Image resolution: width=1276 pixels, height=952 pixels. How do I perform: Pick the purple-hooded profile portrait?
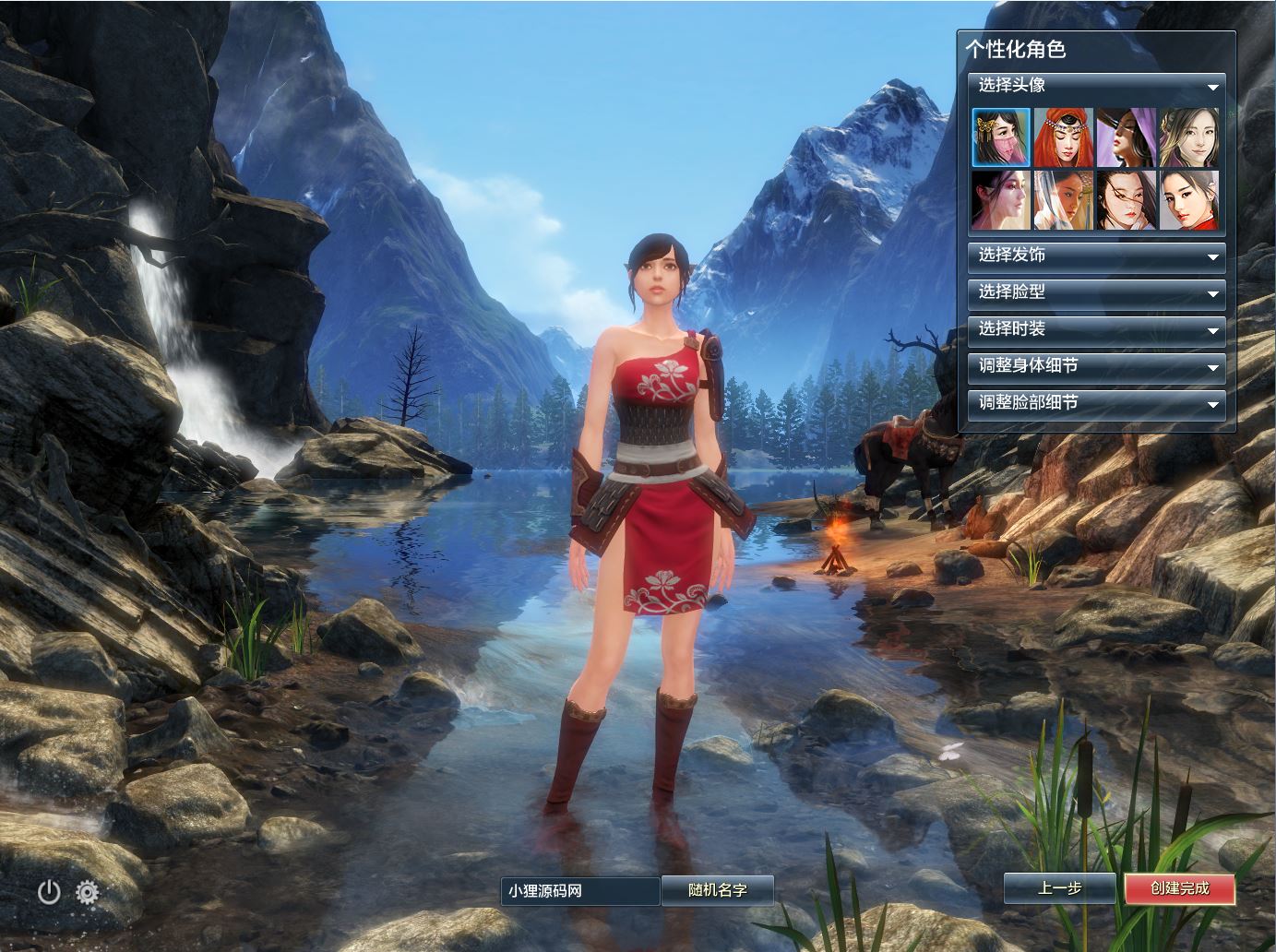coord(1127,137)
